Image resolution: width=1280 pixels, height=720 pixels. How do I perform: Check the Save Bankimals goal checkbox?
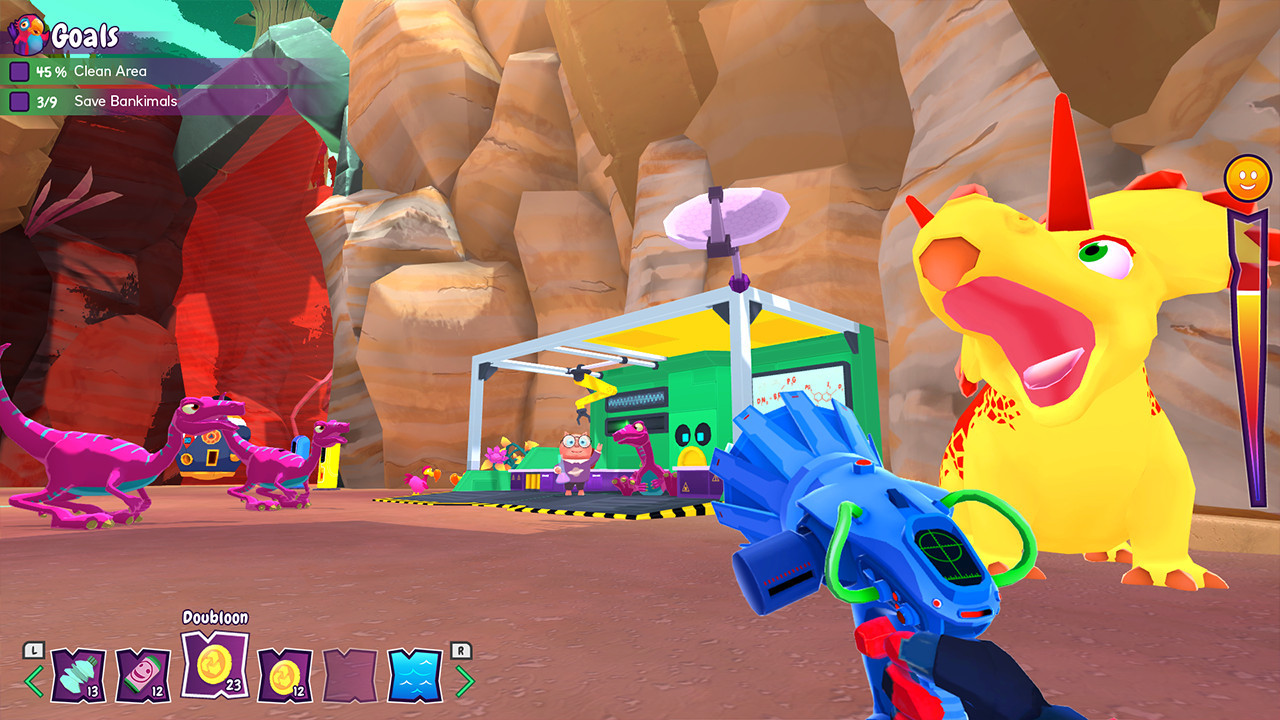18,101
